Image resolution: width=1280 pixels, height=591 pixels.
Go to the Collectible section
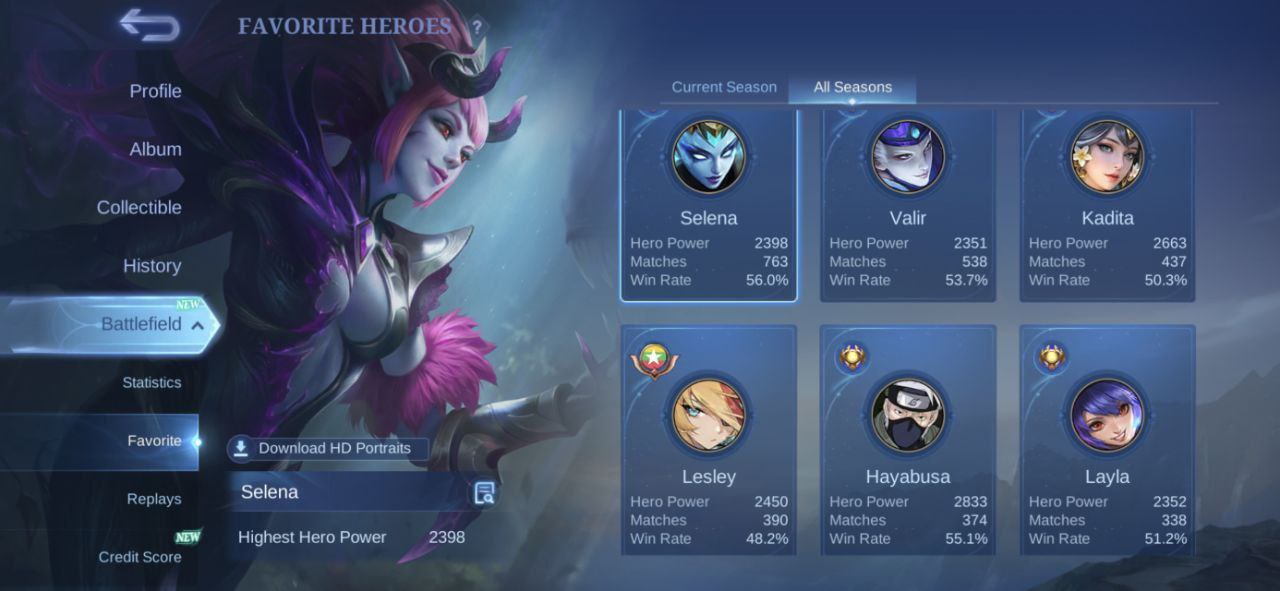coord(139,207)
